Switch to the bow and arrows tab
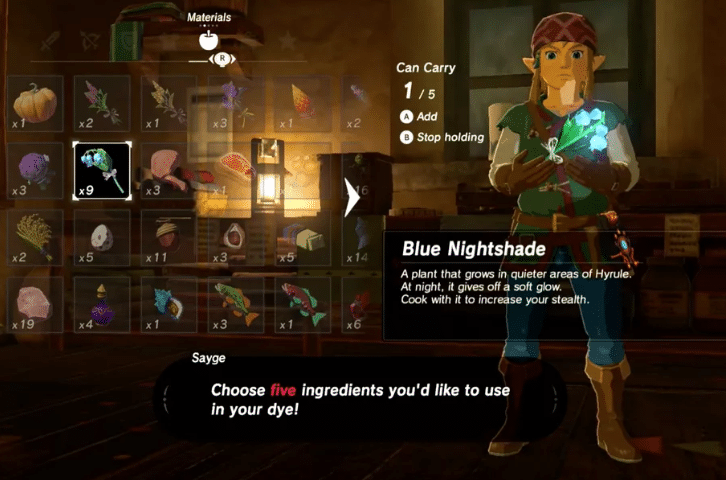 point(90,40)
